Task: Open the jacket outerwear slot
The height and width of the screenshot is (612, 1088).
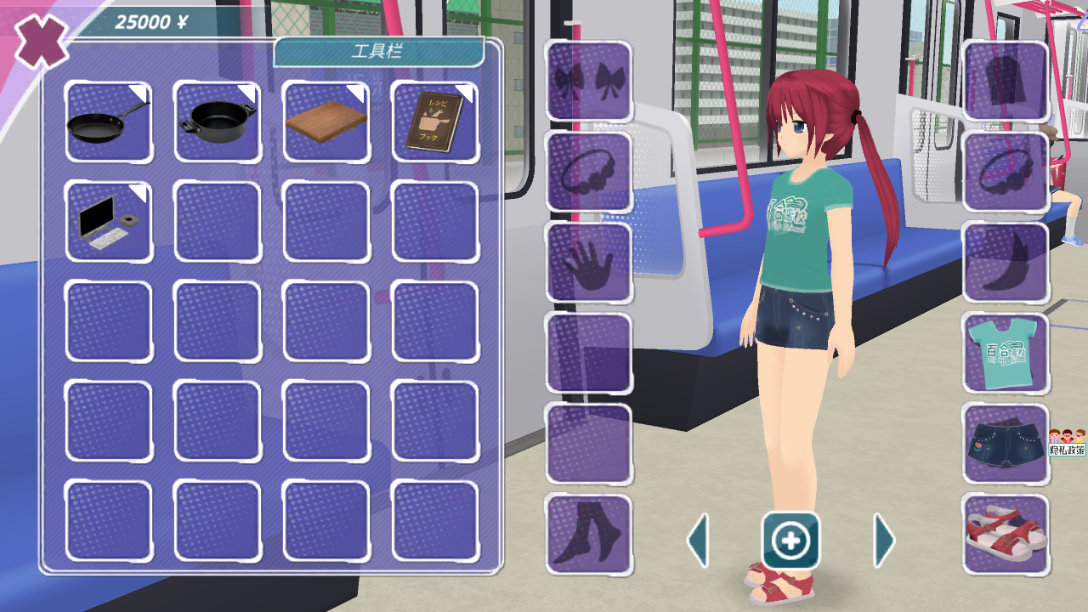Action: (x=1005, y=82)
